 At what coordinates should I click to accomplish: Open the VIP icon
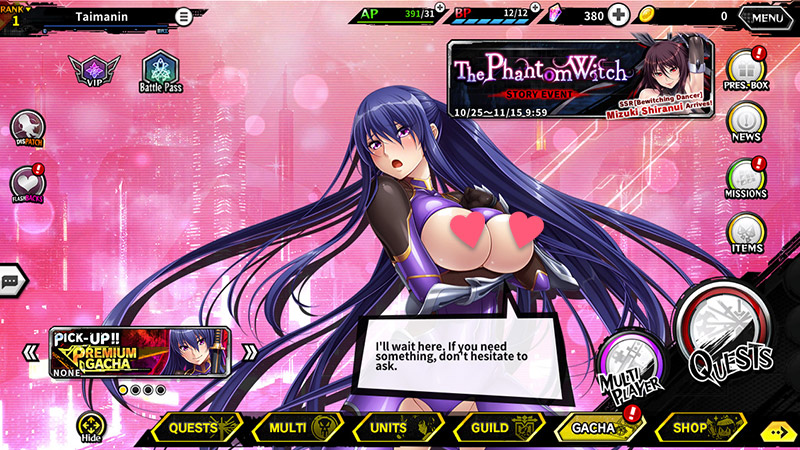pyautogui.click(x=94, y=72)
